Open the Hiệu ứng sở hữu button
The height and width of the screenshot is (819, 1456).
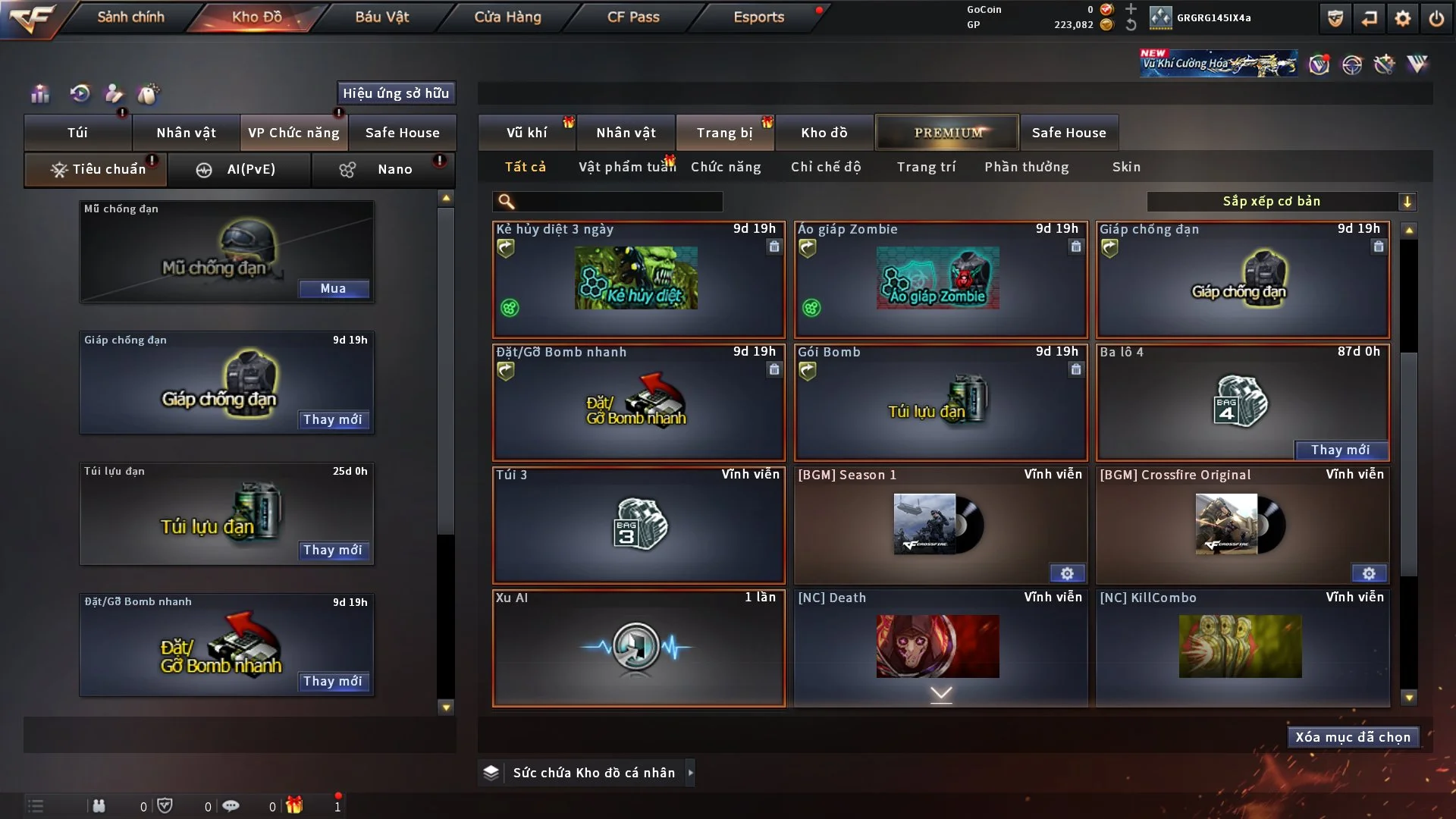(x=396, y=93)
